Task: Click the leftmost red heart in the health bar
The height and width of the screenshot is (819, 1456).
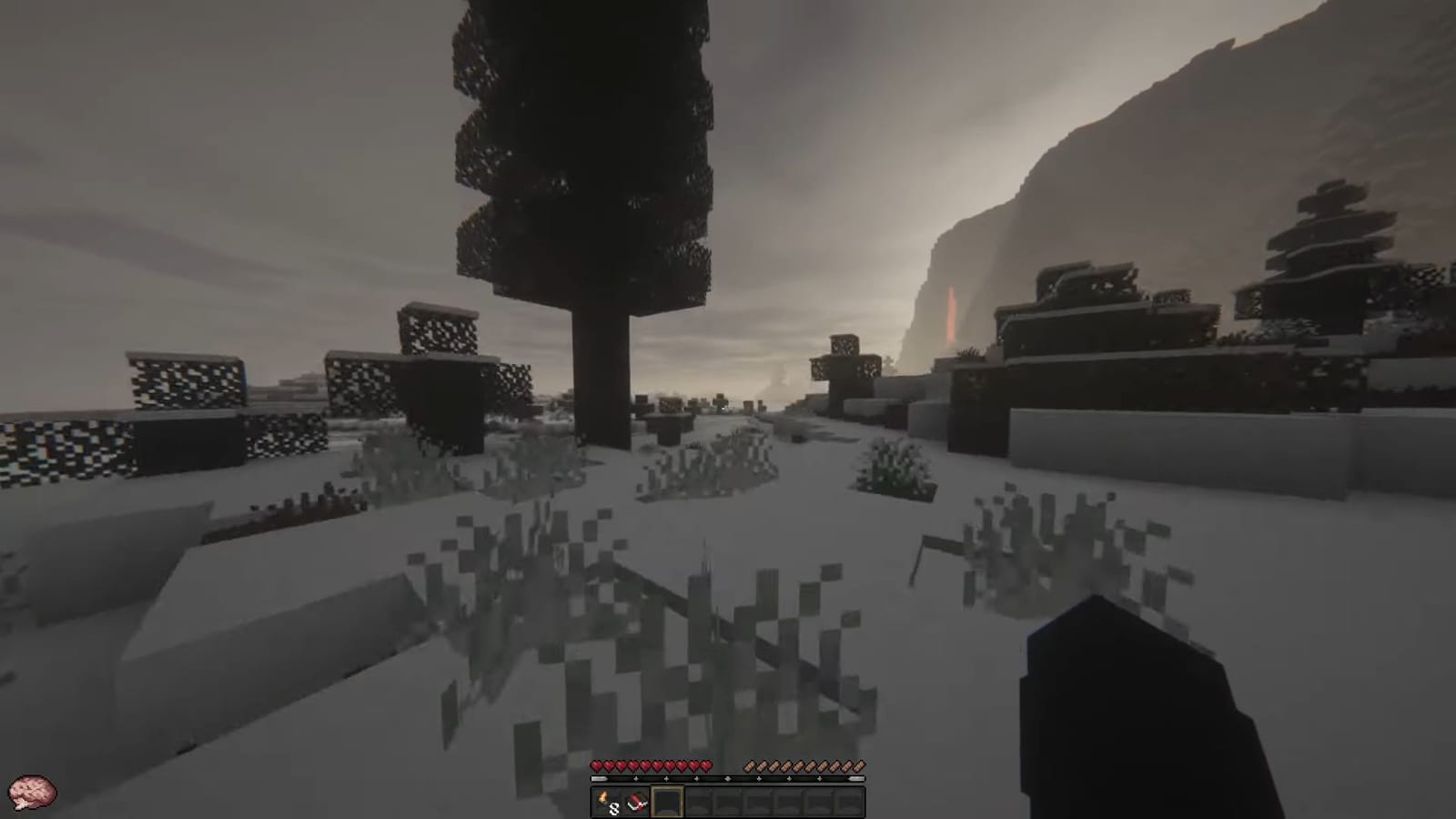Action: (596, 765)
